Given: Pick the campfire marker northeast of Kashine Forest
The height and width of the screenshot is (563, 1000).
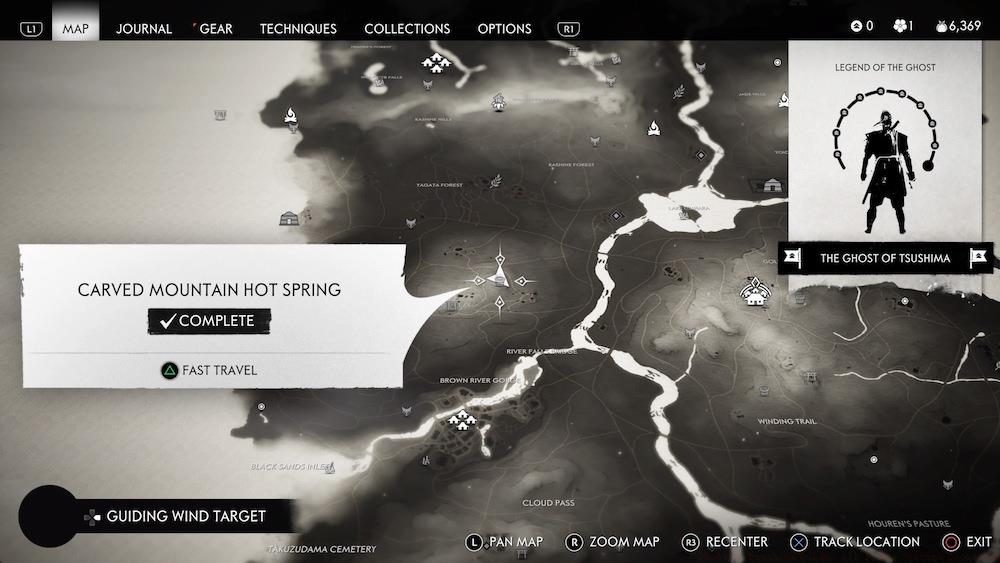Looking at the screenshot, I should coord(653,128).
